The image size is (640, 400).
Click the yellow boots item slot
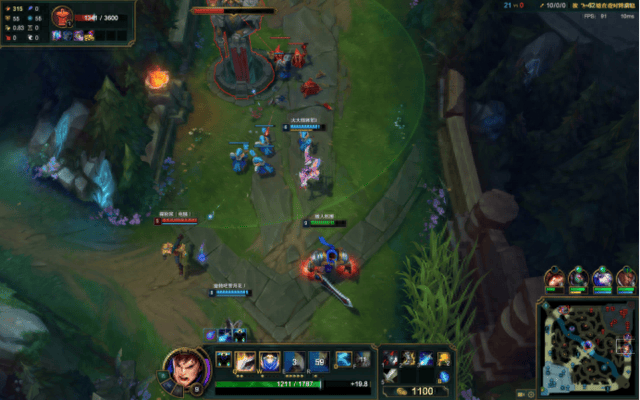click(444, 358)
